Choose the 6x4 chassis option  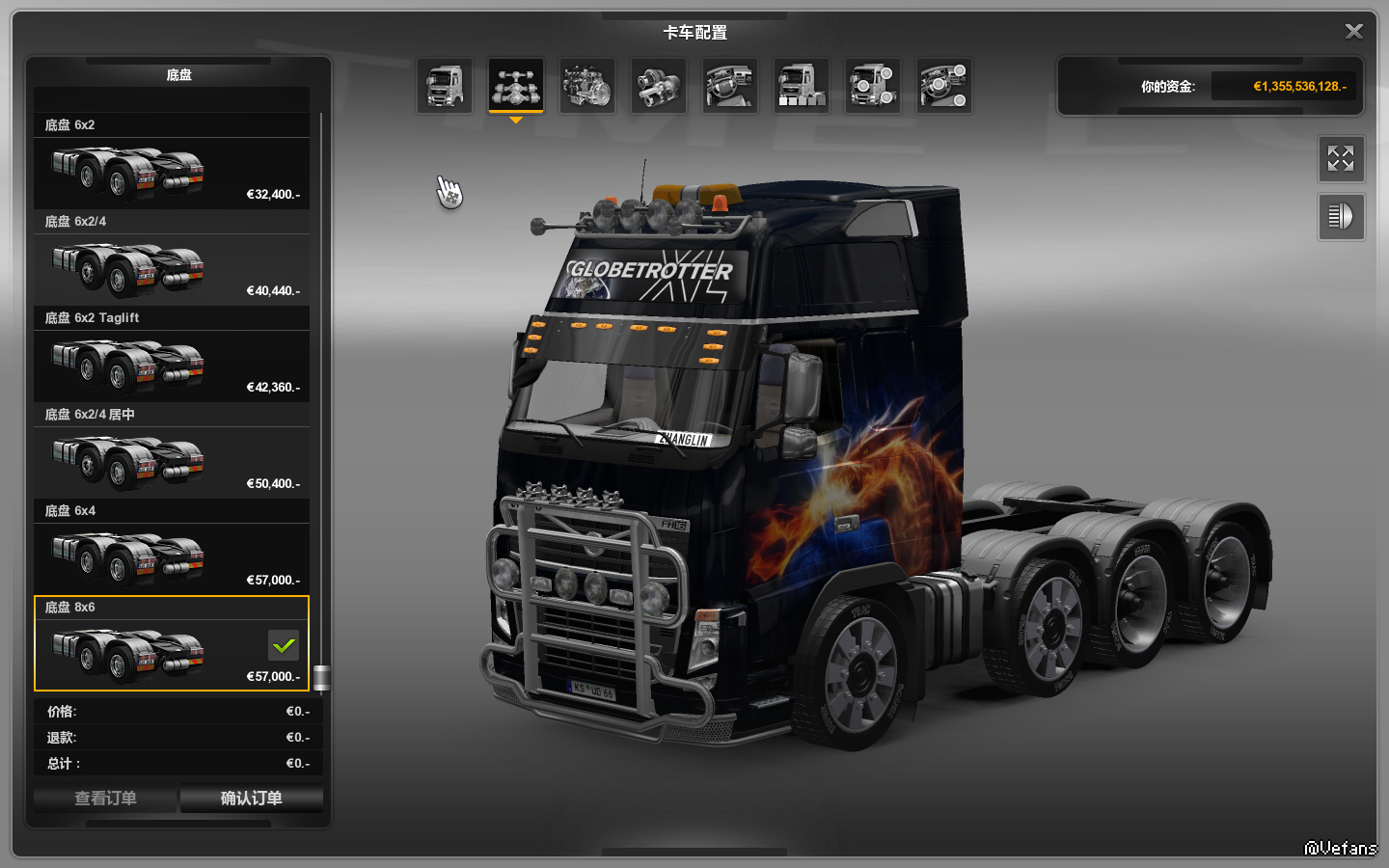tap(172, 558)
